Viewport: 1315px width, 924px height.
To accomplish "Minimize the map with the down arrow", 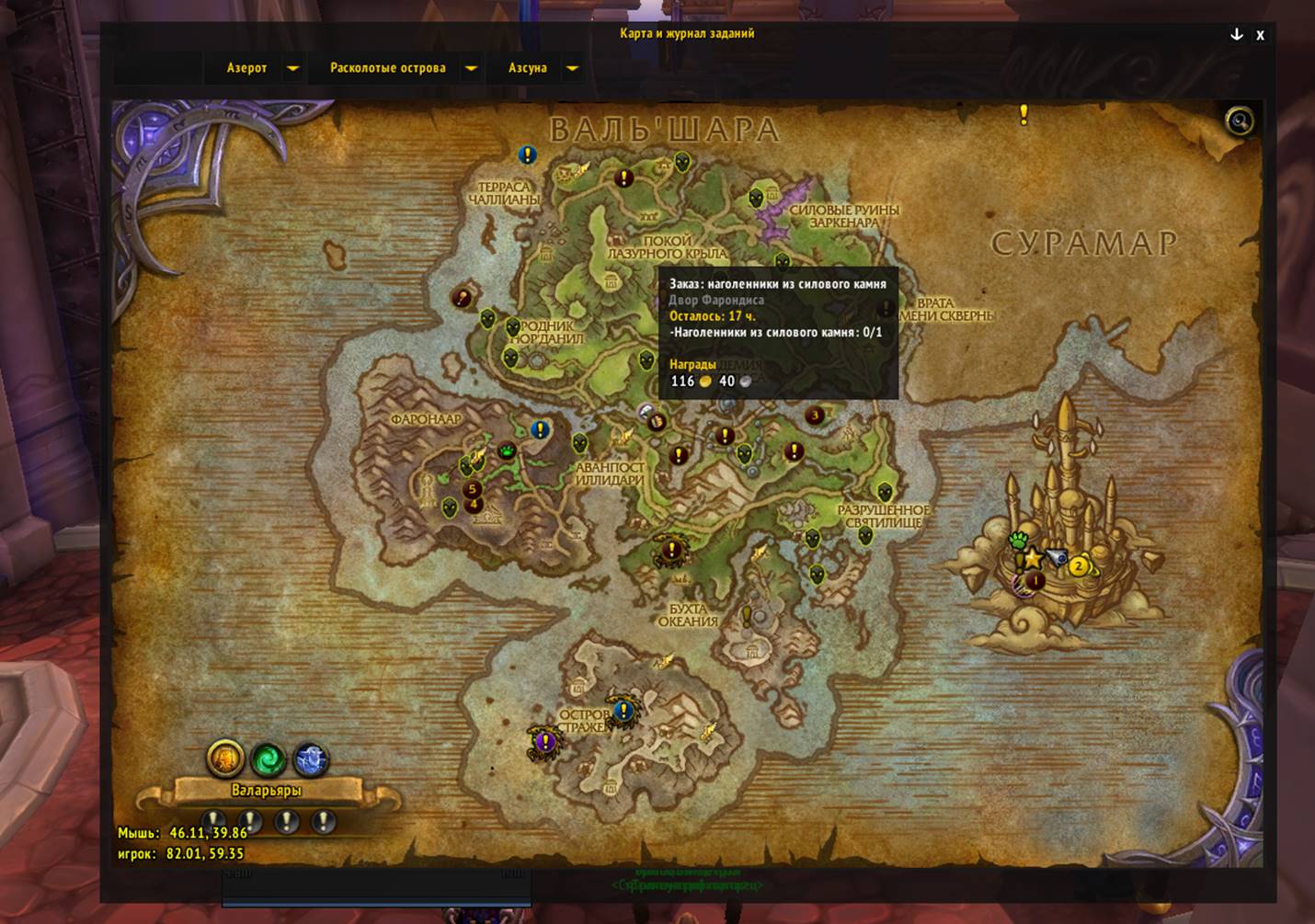I will [1237, 34].
